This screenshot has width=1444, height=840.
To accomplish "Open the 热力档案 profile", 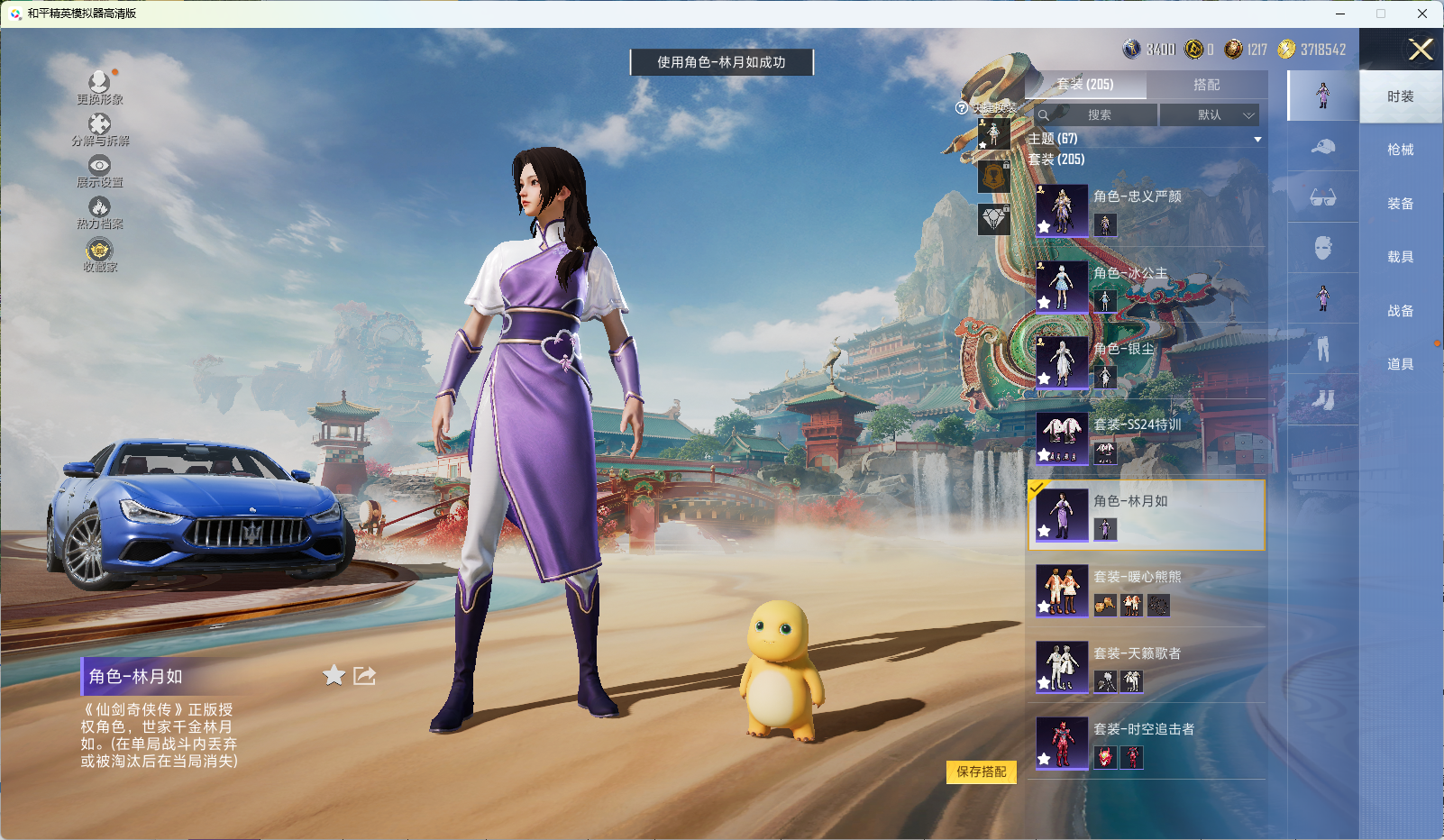I will click(x=99, y=213).
